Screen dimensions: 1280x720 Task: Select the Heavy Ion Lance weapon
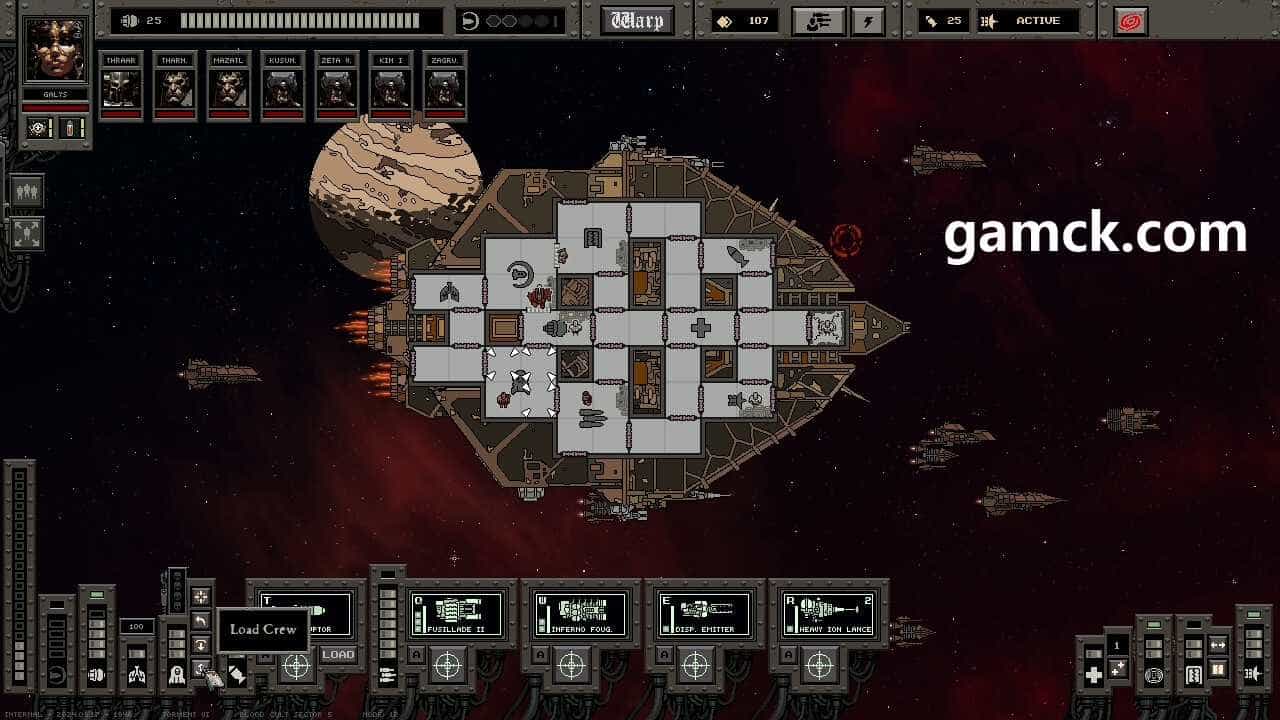click(828, 613)
